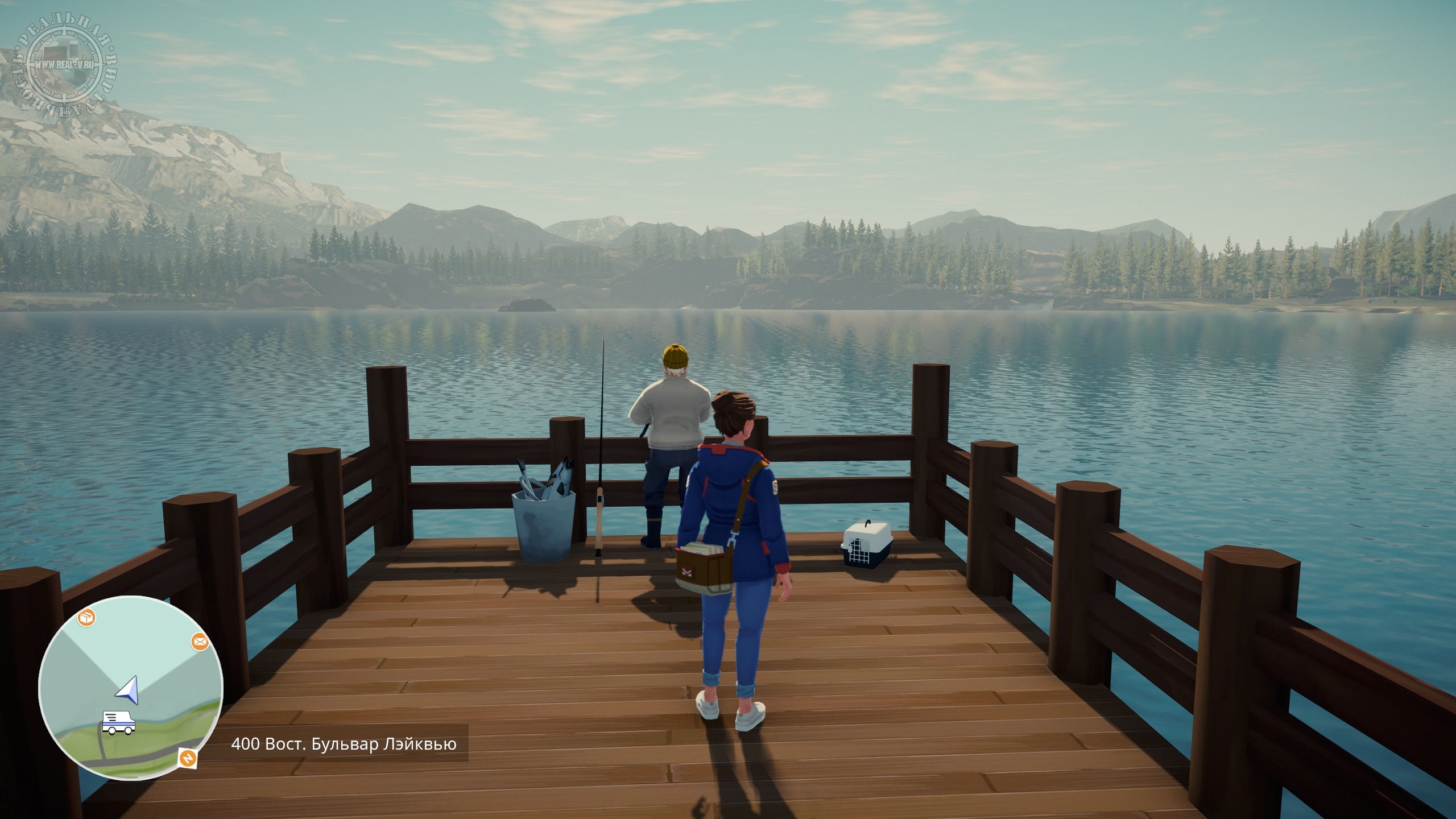Click the north compass marker on the minimap

[x=188, y=758]
